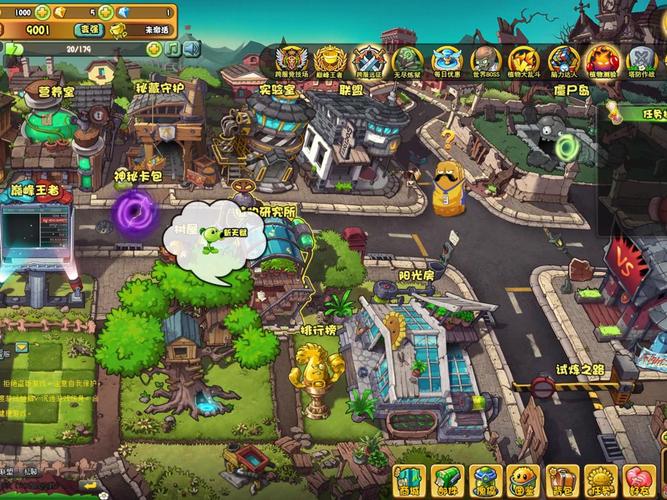Toggle the speaker sound button

click(x=191, y=48)
